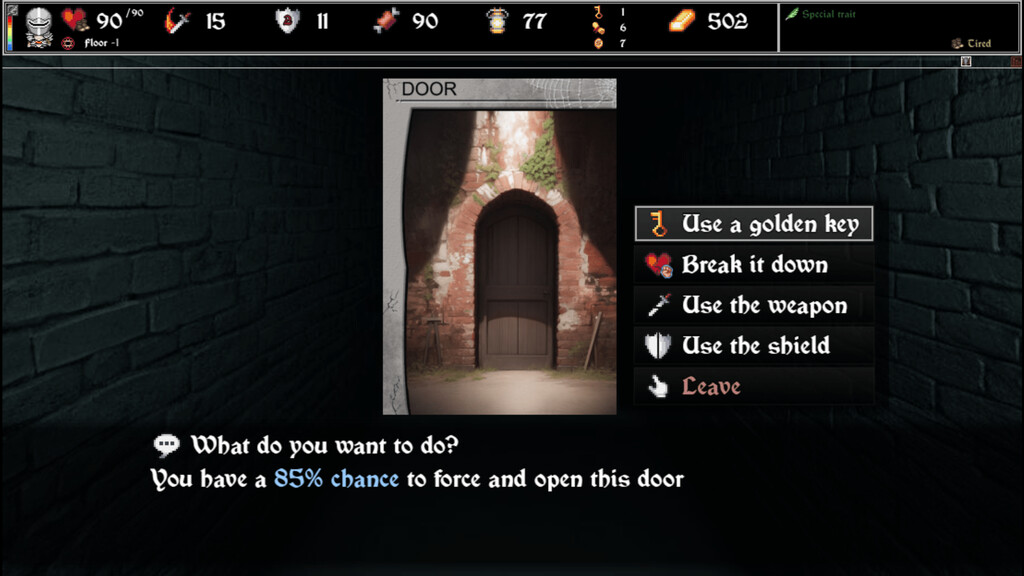This screenshot has width=1024, height=576.
Task: Click the knight helmet character portrait
Action: click(39, 25)
